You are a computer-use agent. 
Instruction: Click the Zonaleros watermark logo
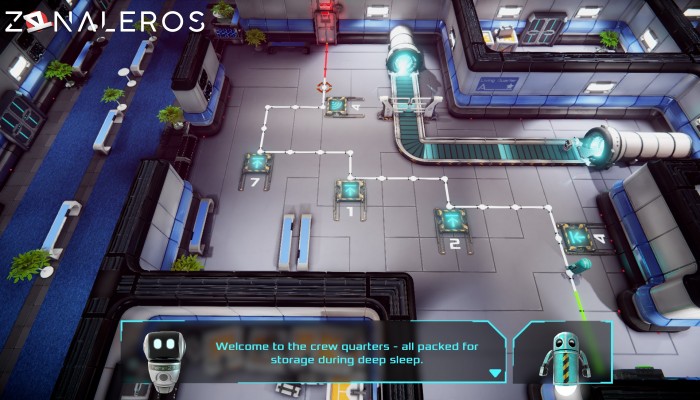pyautogui.click(x=105, y=22)
